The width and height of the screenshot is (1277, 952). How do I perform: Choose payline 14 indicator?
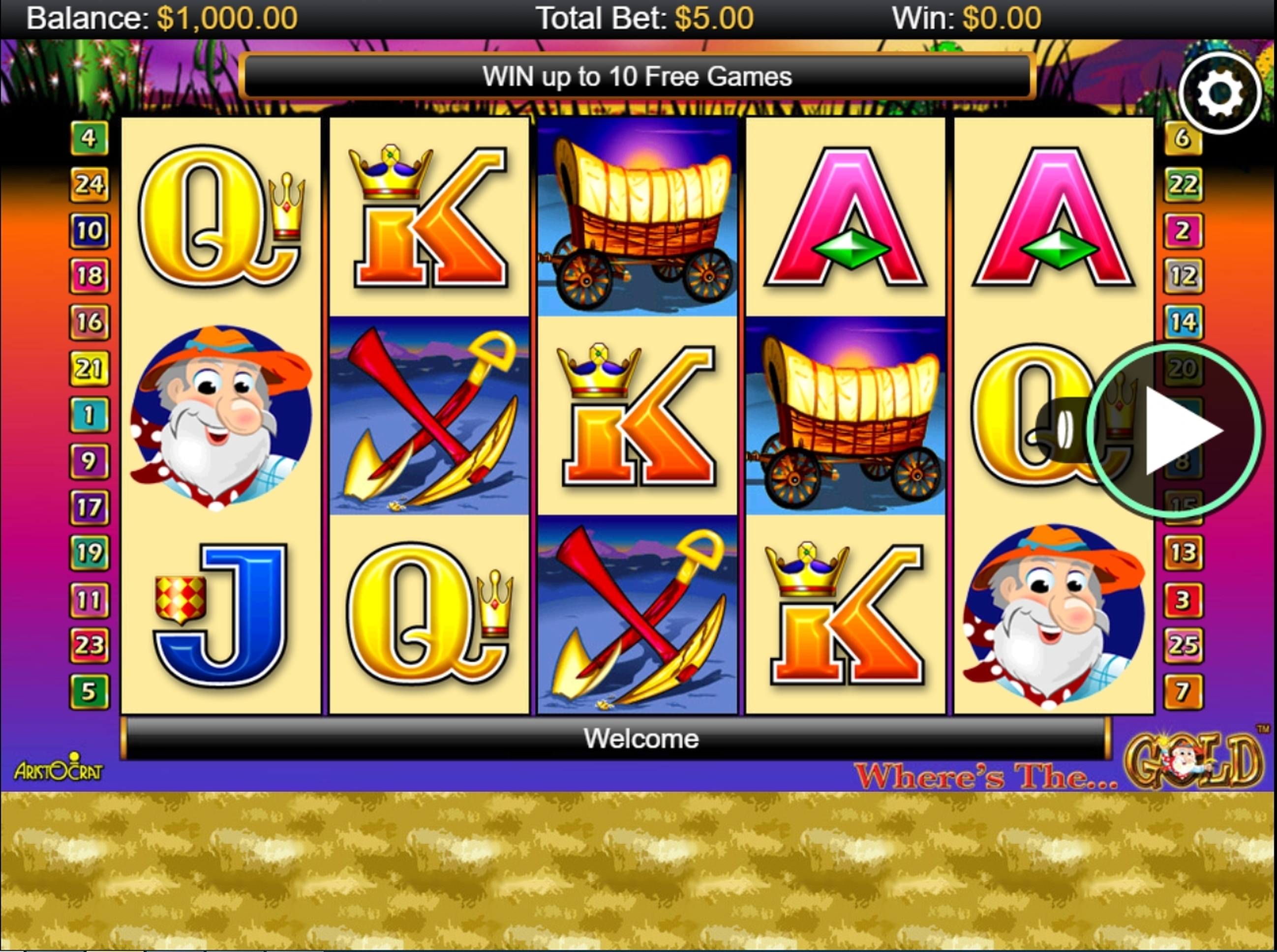[1183, 322]
